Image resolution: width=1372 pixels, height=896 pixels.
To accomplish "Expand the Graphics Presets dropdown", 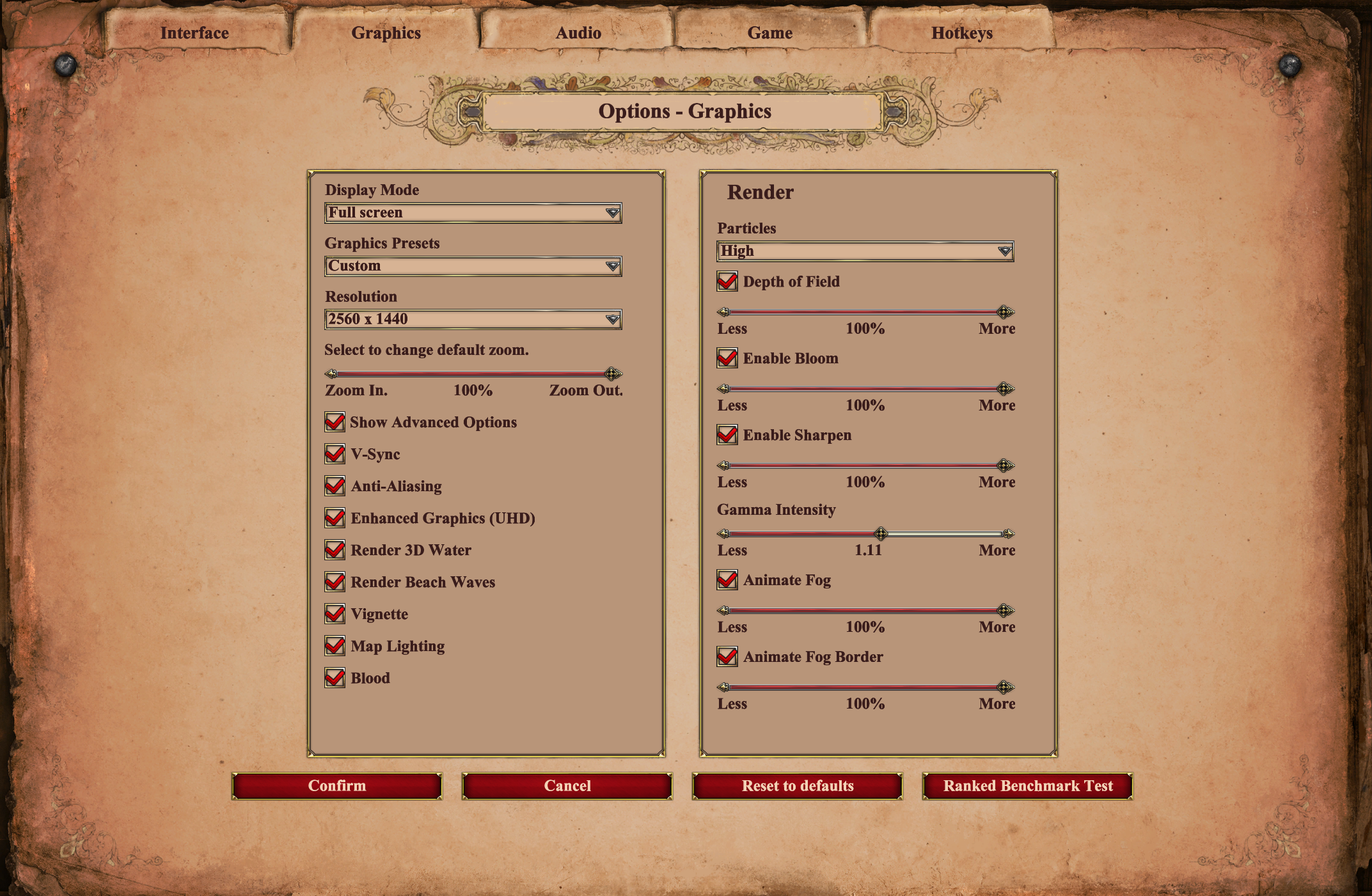I will coord(473,266).
